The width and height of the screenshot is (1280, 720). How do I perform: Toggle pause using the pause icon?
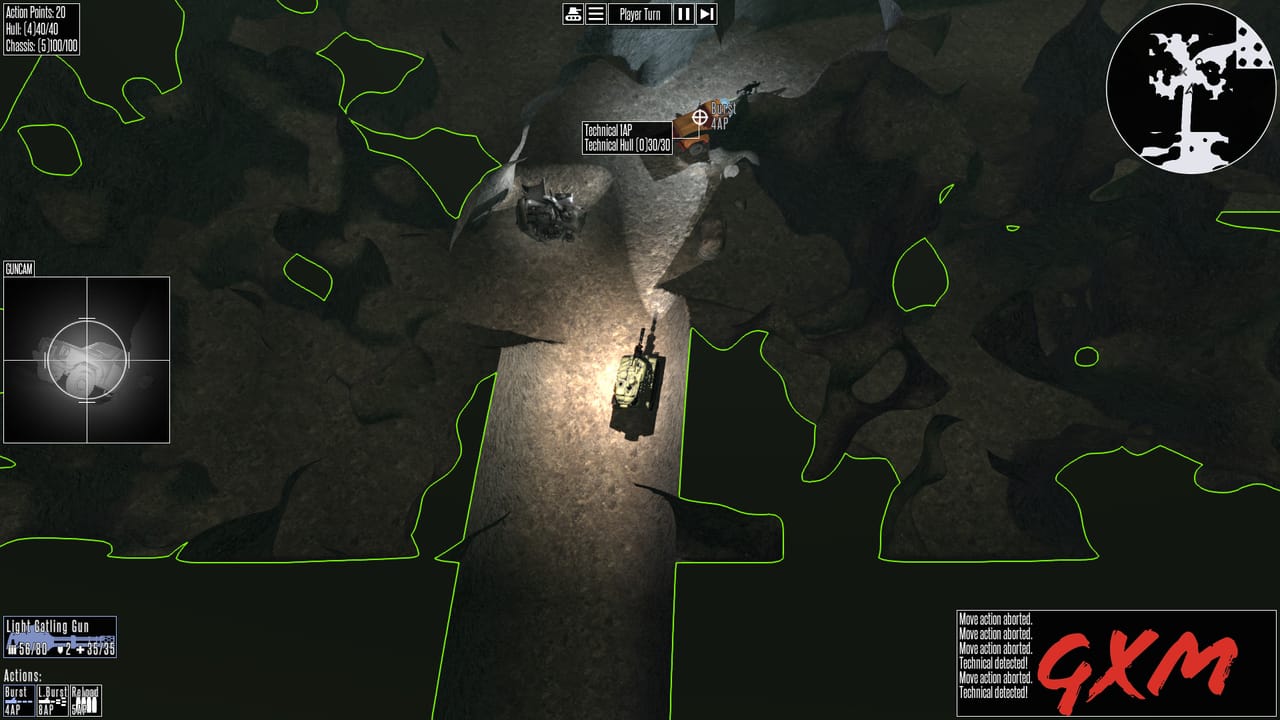coord(682,14)
